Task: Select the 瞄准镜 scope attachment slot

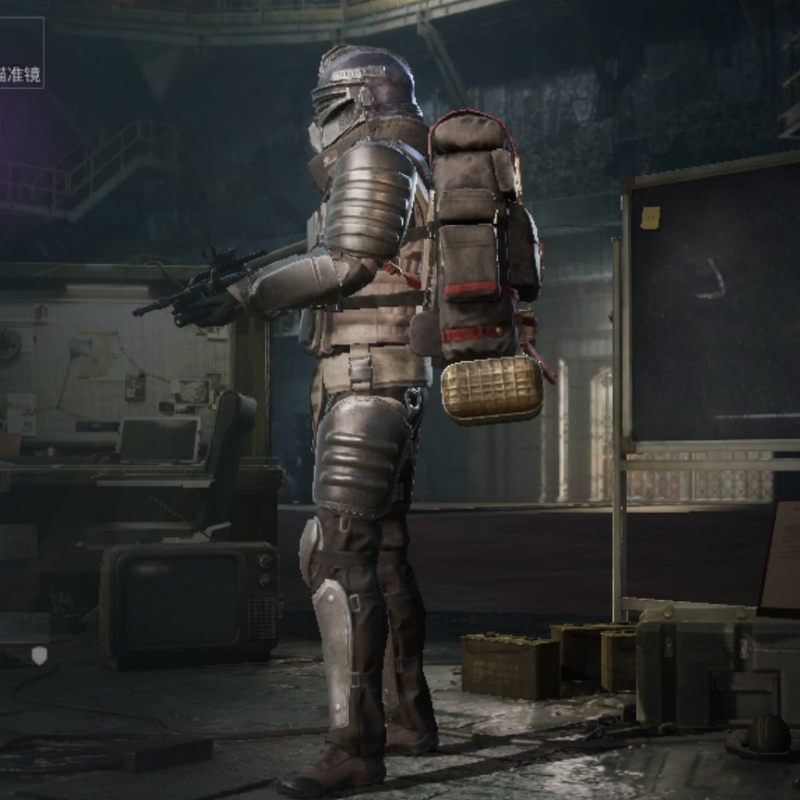Action: (x=20, y=53)
